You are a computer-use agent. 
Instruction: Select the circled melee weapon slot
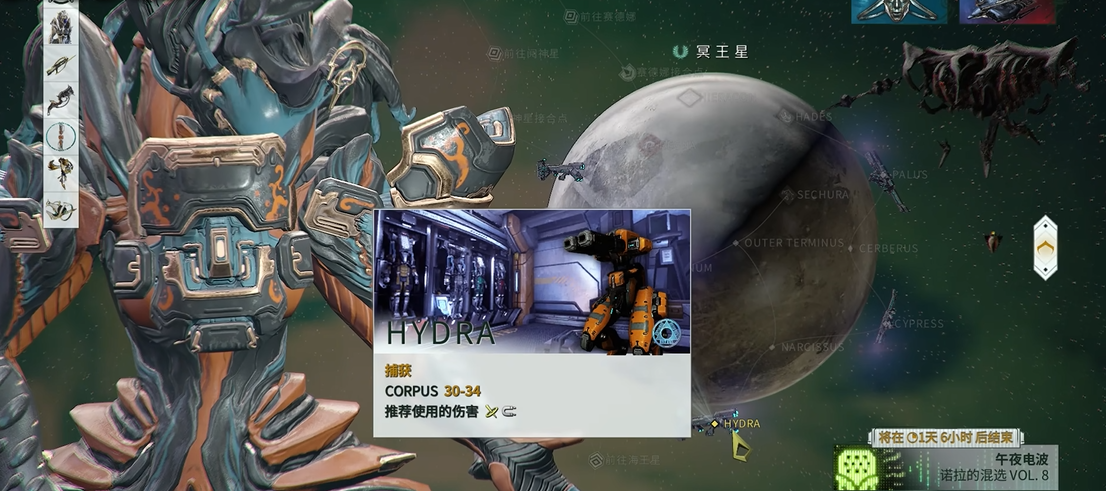60,135
